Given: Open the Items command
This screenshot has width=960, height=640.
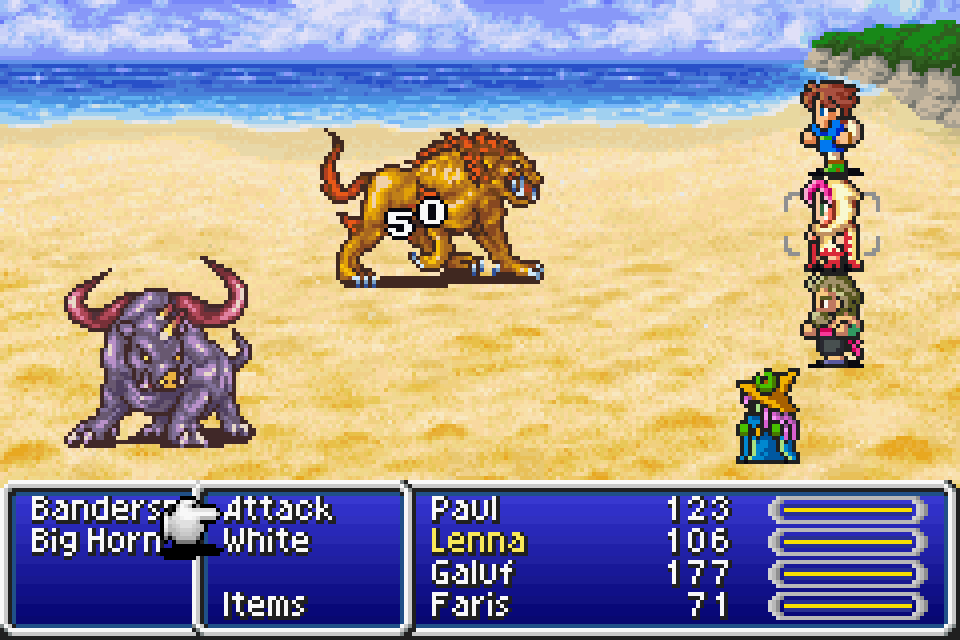Looking at the screenshot, I should pyautogui.click(x=263, y=604).
